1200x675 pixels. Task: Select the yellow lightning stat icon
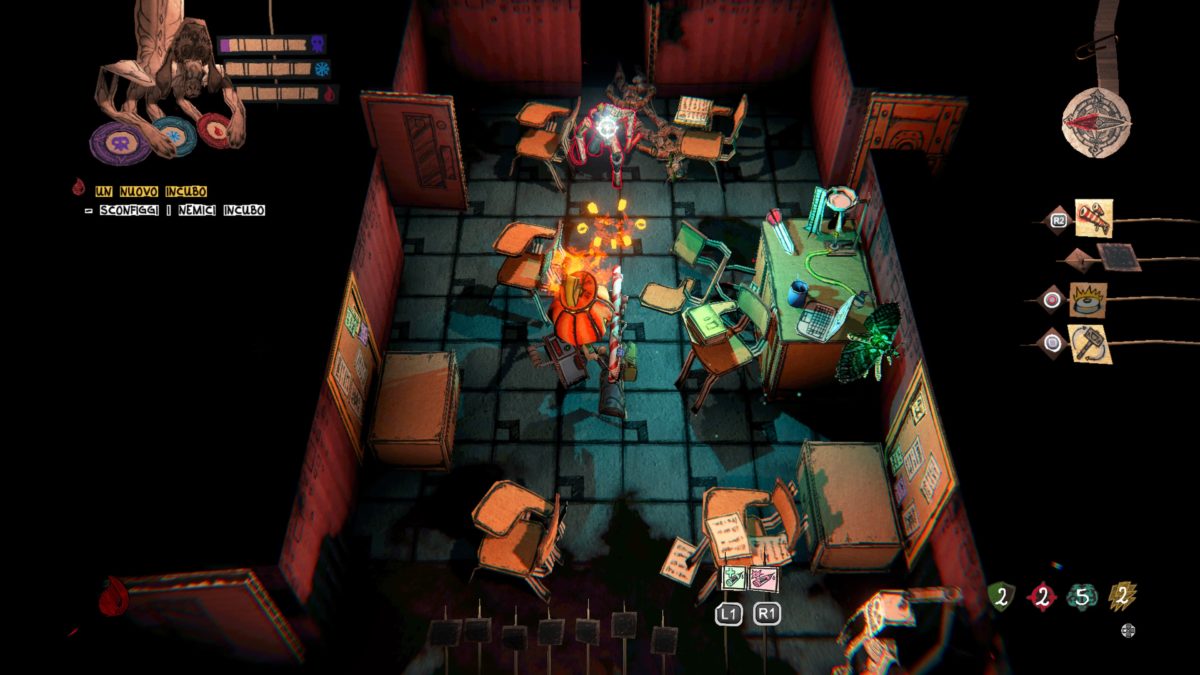point(1122,597)
